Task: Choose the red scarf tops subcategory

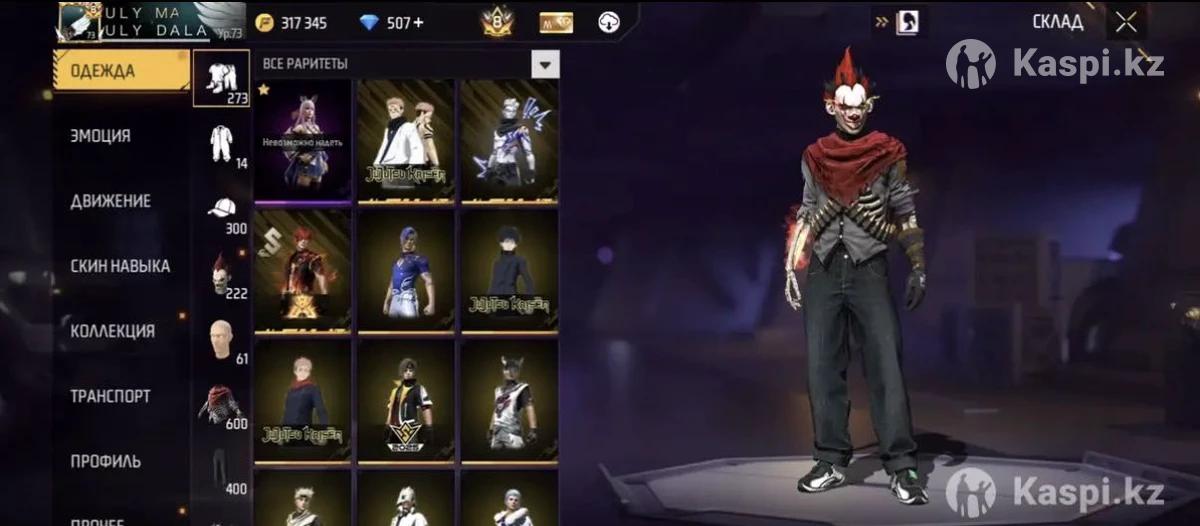Action: tap(221, 403)
